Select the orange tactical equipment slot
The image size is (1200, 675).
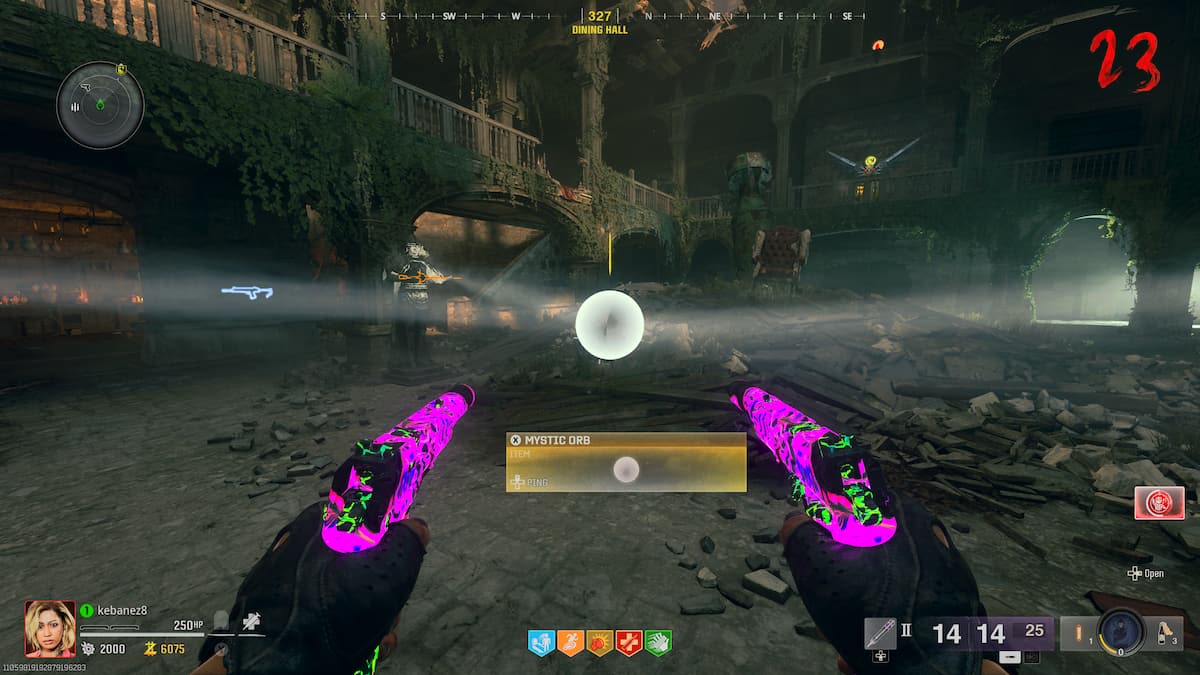click(x=1077, y=632)
